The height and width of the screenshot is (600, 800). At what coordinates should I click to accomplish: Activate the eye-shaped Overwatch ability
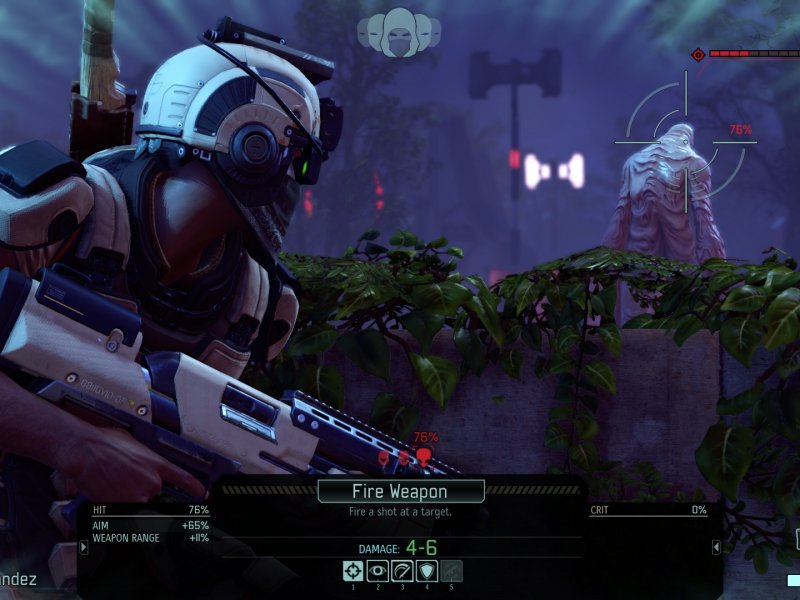pyautogui.click(x=378, y=571)
